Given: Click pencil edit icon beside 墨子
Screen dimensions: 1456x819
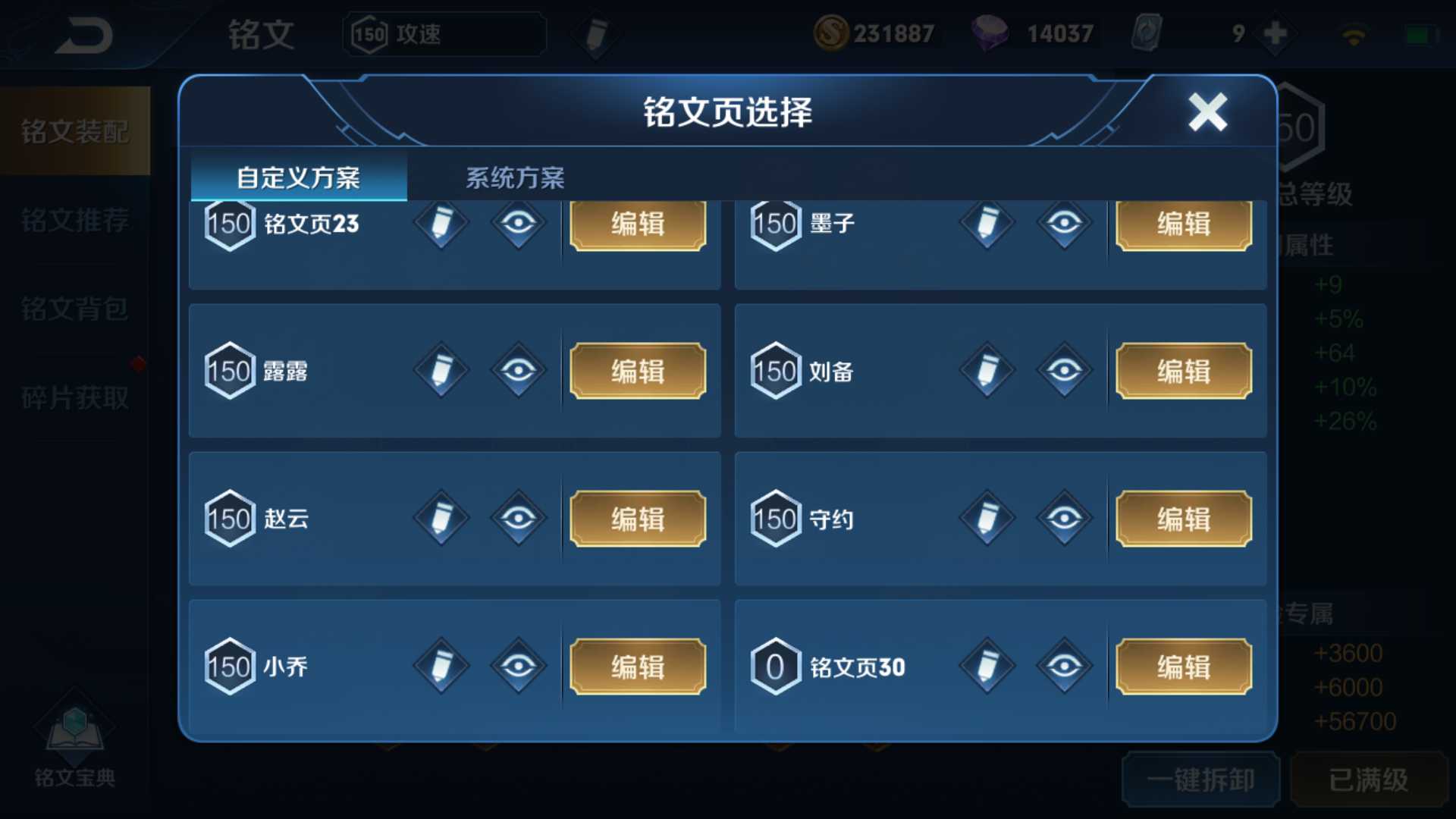Looking at the screenshot, I should click(986, 224).
